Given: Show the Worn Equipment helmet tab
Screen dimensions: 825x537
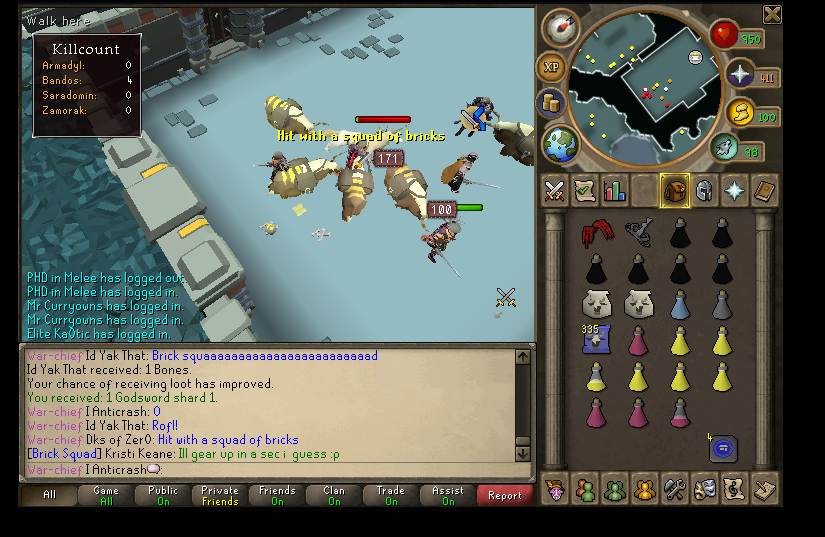Looking at the screenshot, I should pos(705,190).
